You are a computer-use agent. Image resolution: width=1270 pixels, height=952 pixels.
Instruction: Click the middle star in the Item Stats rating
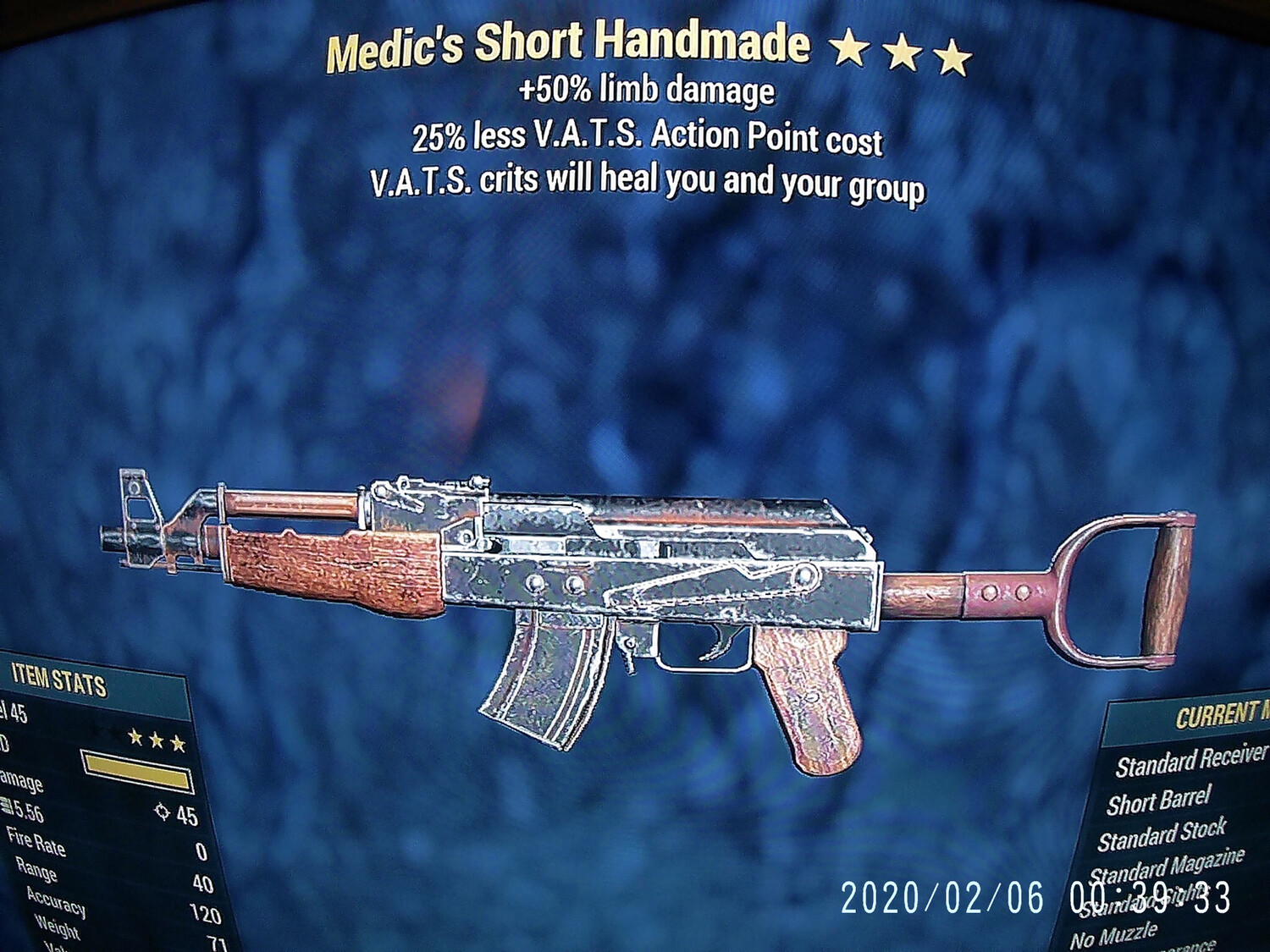156,741
